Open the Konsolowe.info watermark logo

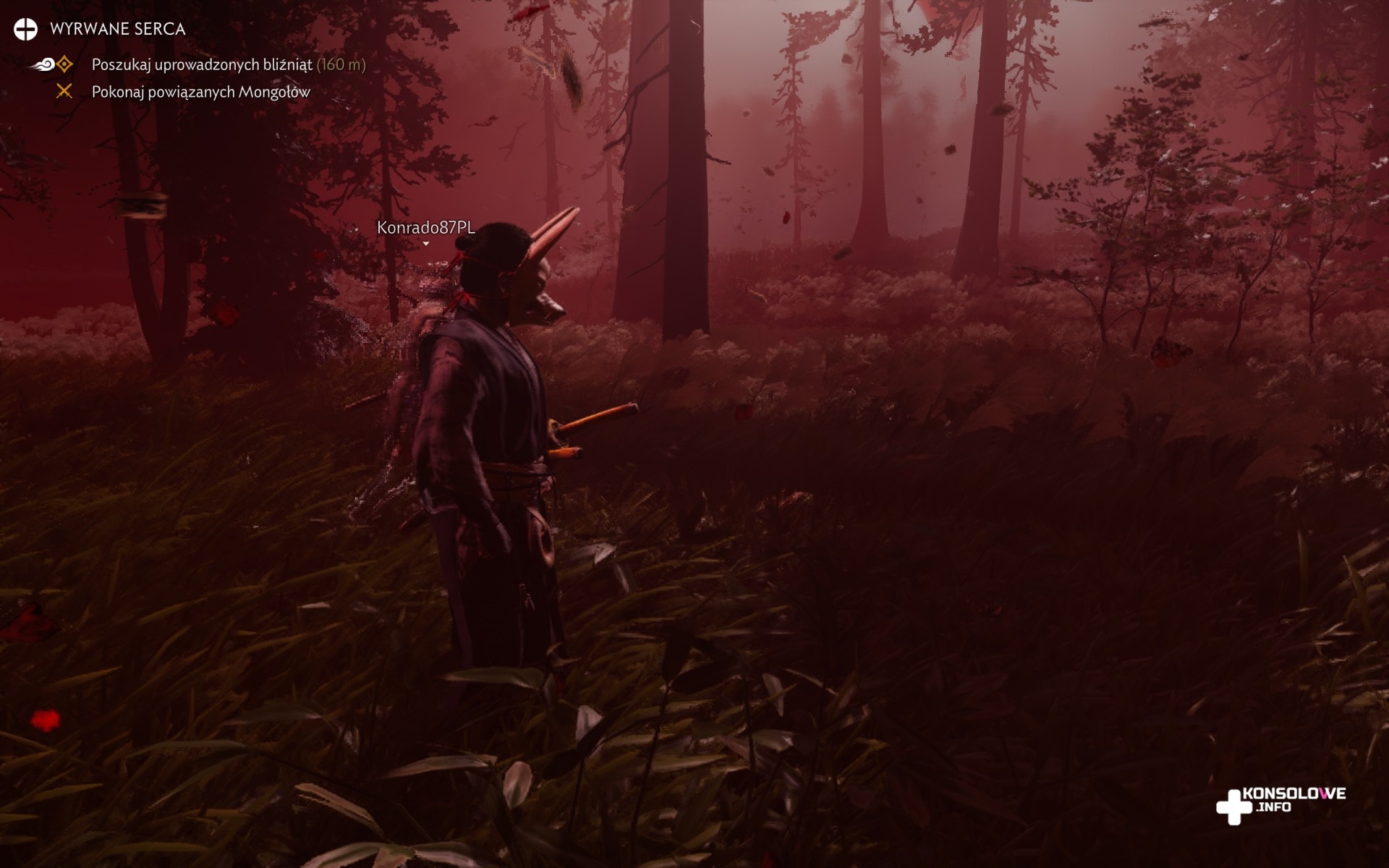1281,803
